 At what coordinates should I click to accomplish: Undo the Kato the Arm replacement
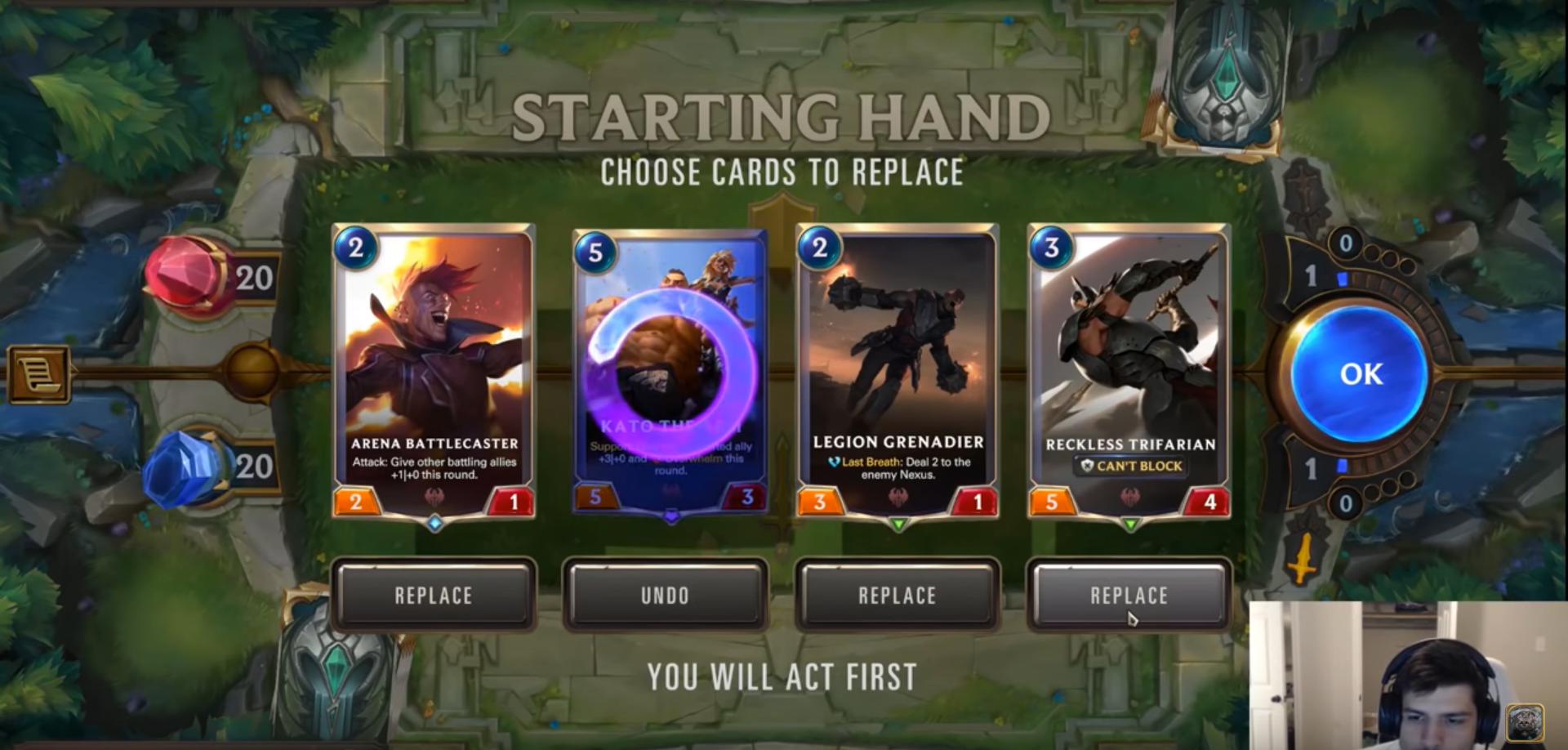coord(665,596)
